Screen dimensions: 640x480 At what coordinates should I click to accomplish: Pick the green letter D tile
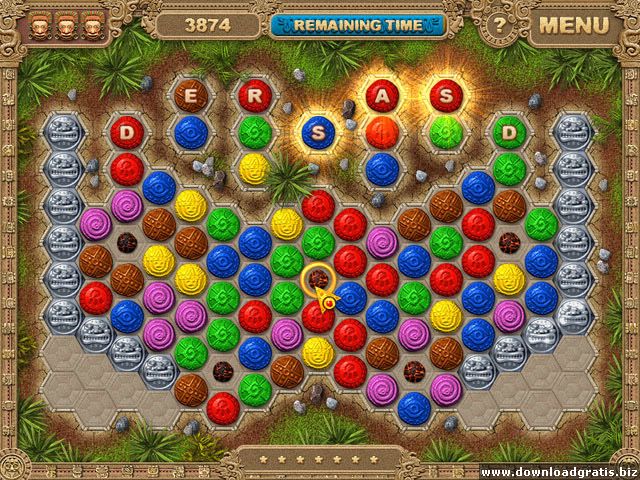(509, 131)
